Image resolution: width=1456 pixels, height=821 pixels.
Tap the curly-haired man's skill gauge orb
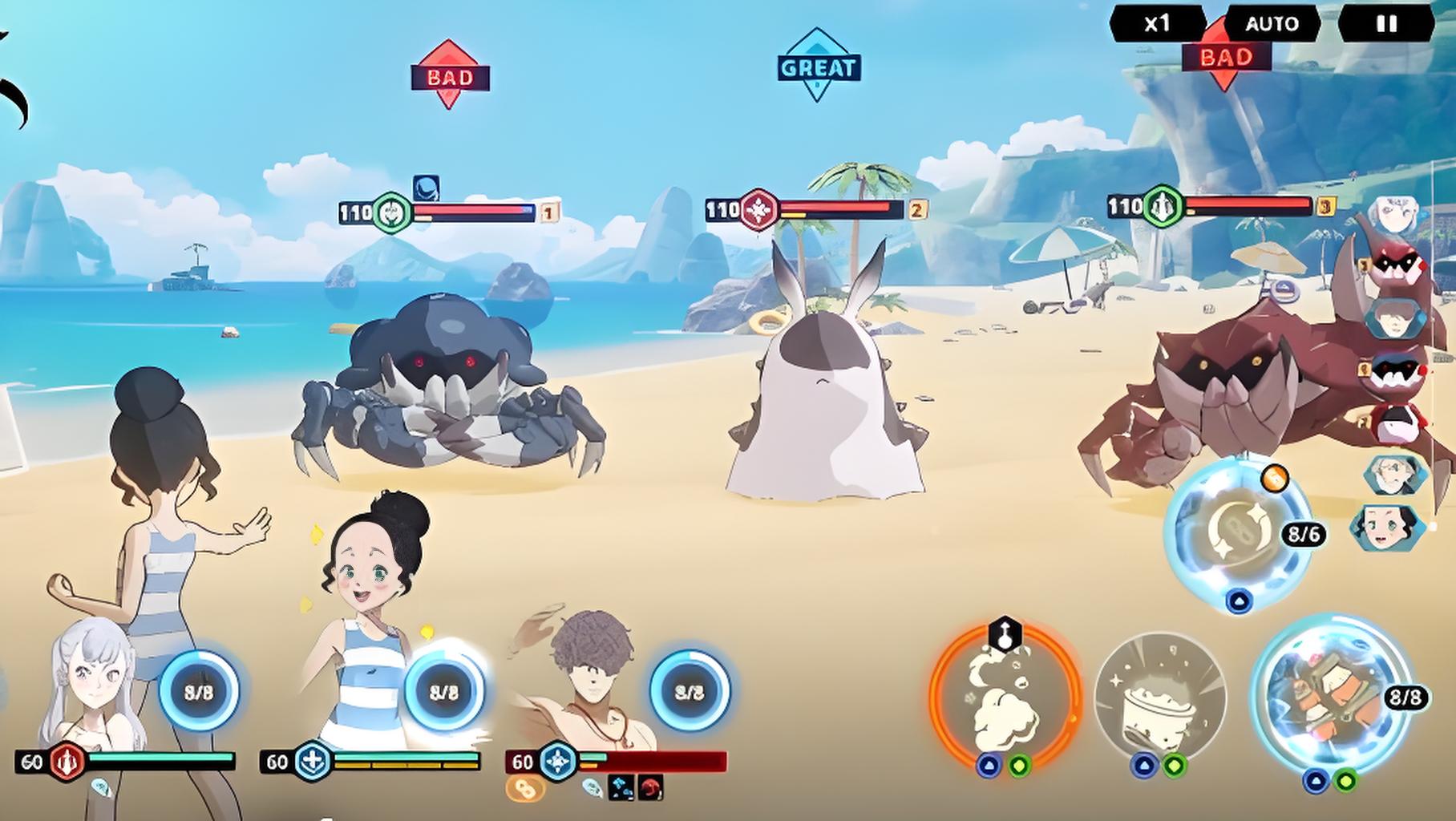point(690,691)
